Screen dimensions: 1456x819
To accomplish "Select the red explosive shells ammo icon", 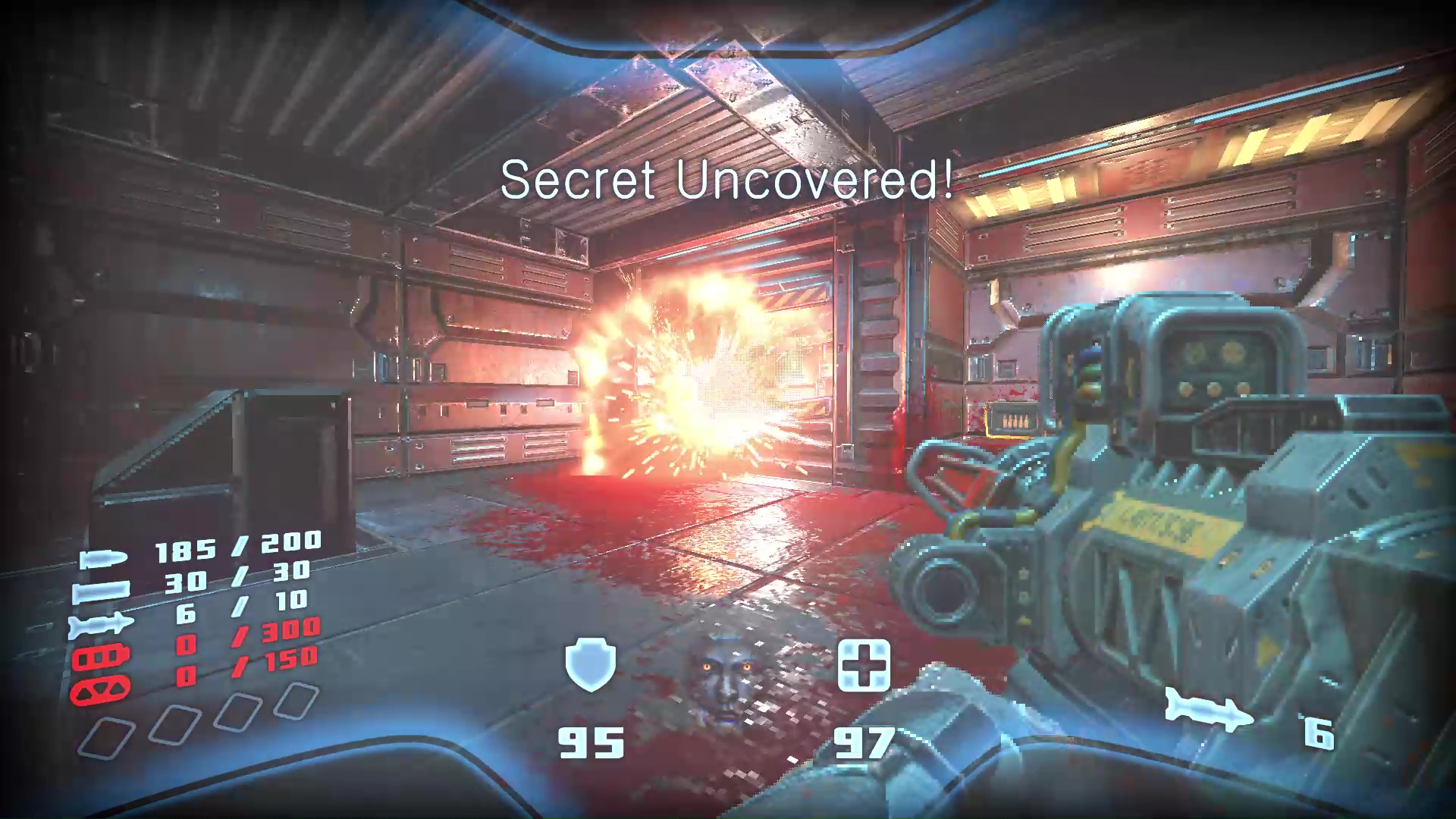I will [102, 692].
